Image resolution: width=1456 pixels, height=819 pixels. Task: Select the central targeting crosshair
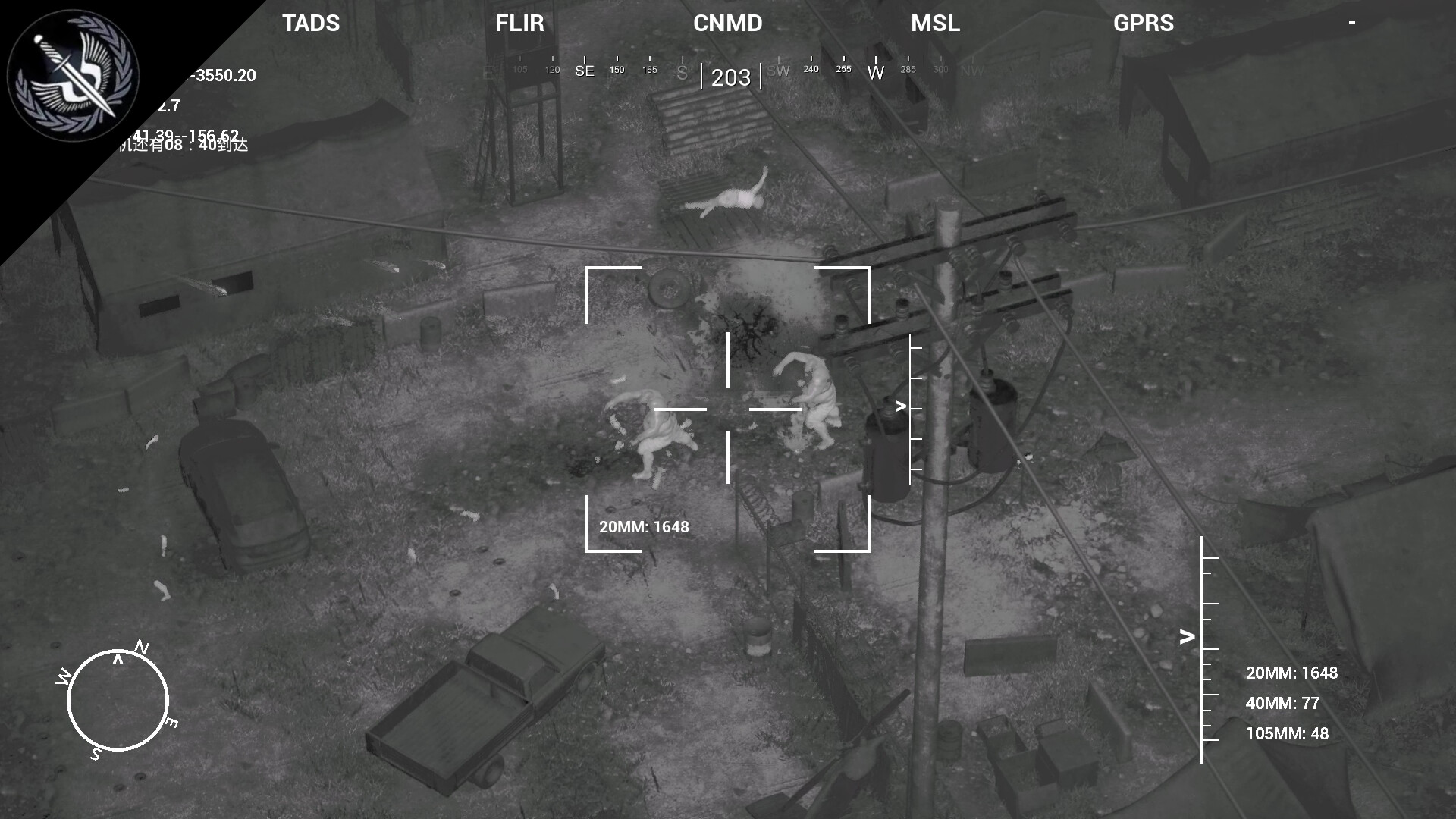click(728, 409)
